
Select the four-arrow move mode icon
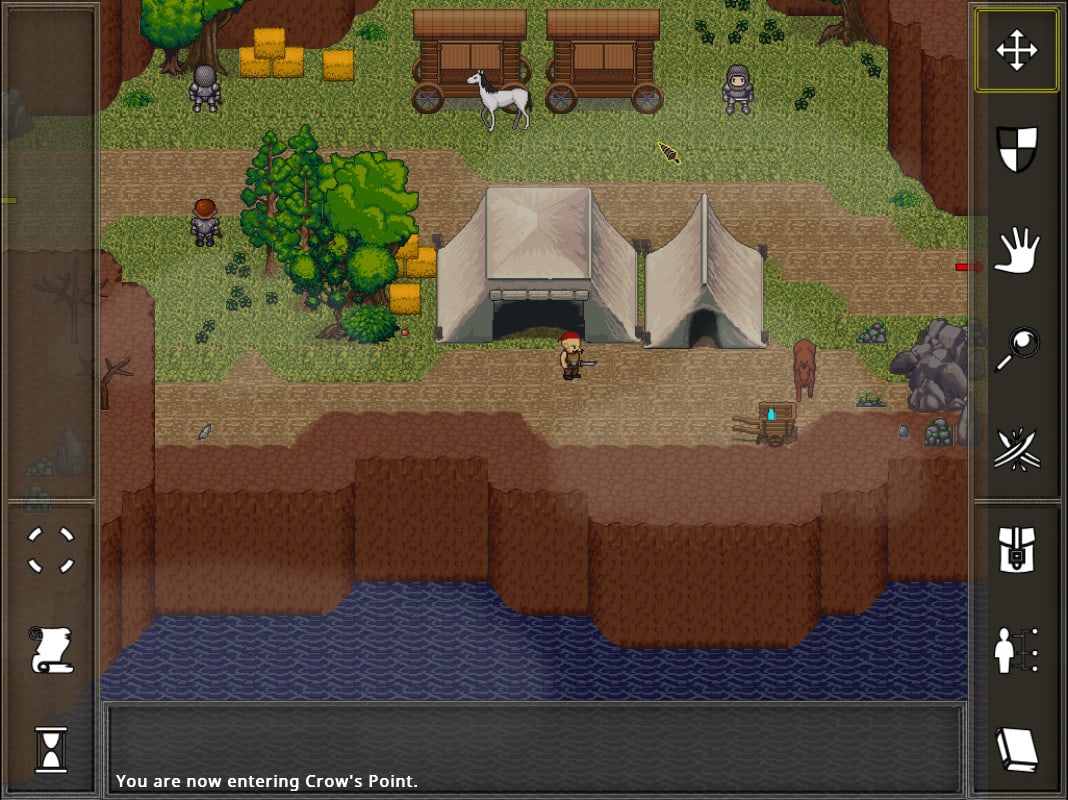tap(1016, 51)
